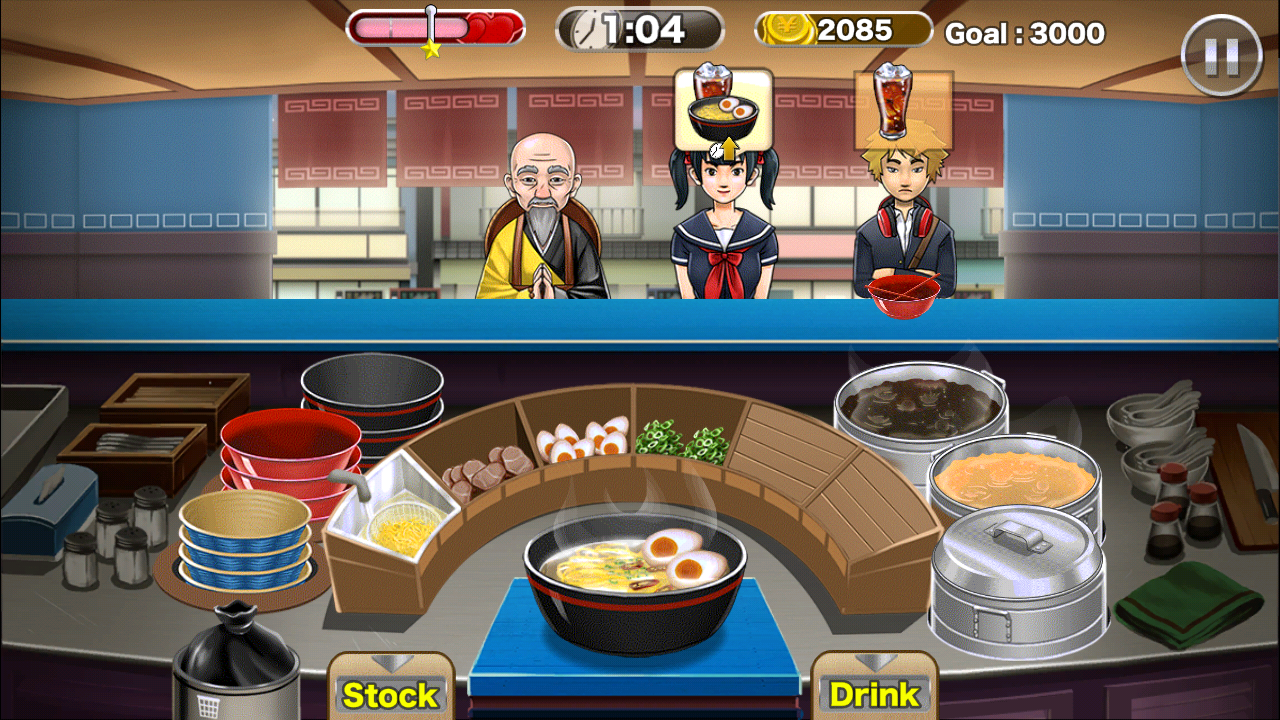Pause the game
Screen dimensions: 1280x720
[1221, 55]
